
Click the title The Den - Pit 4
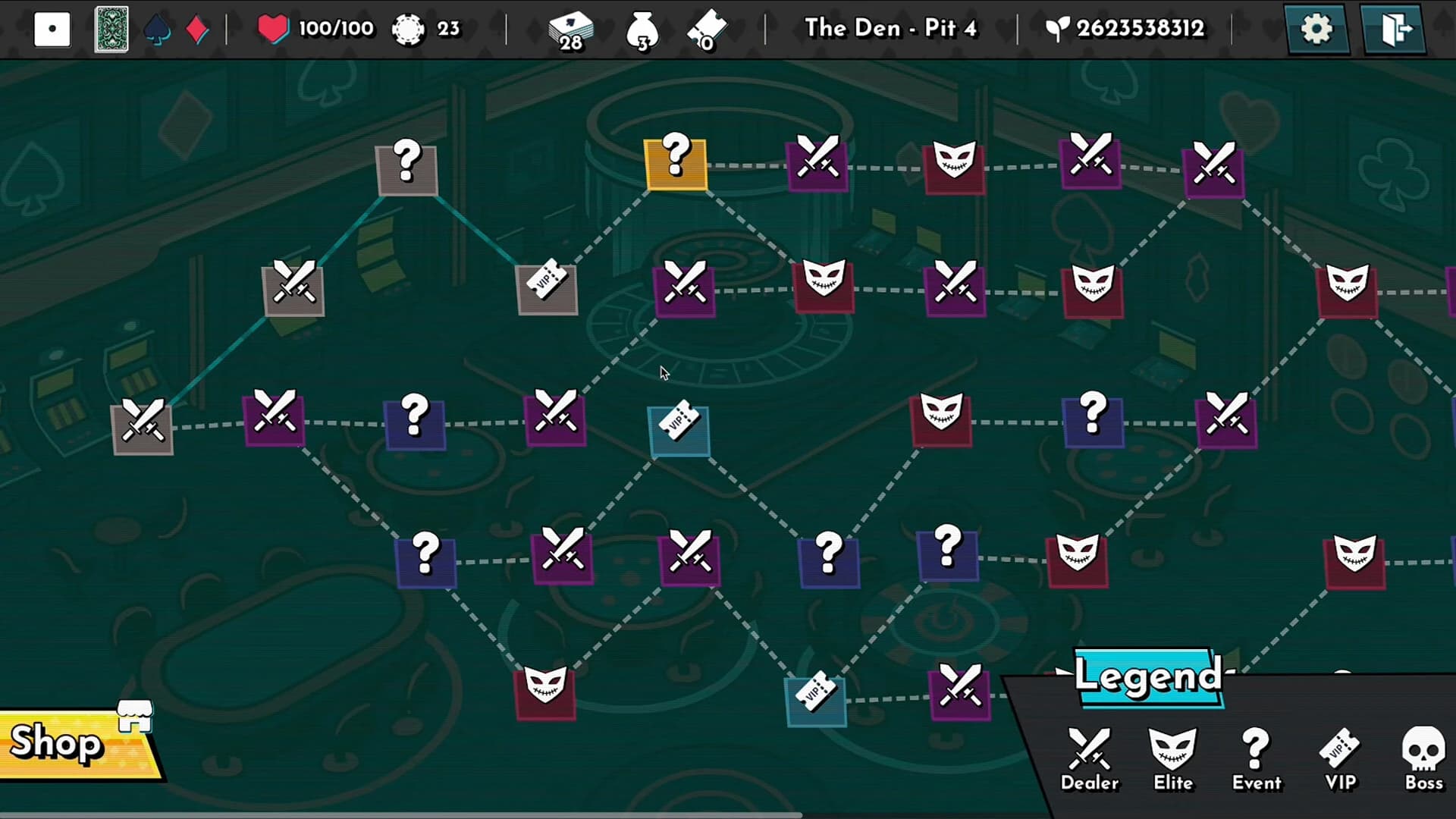coord(892,28)
